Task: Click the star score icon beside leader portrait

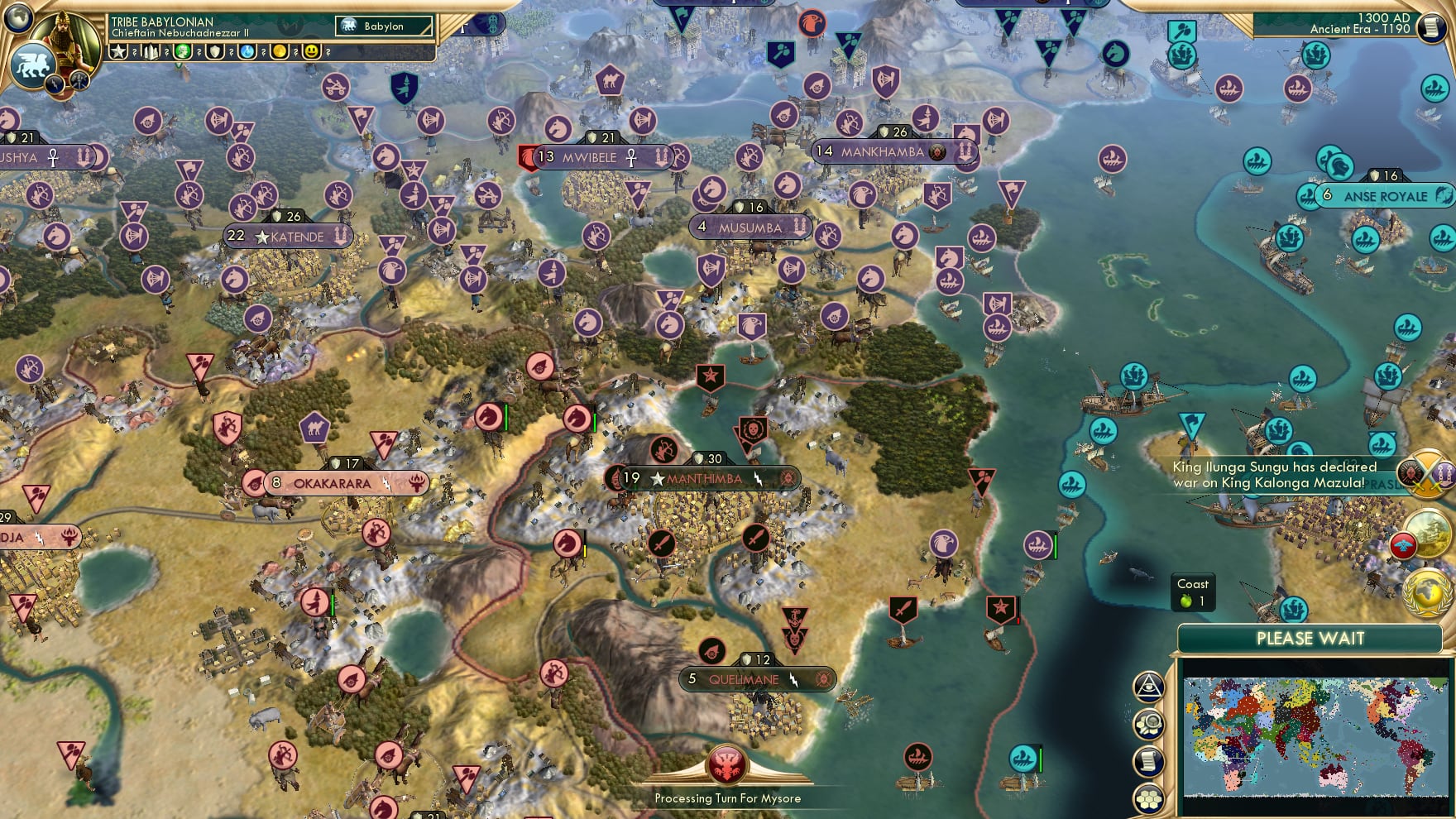Action: 118,52
